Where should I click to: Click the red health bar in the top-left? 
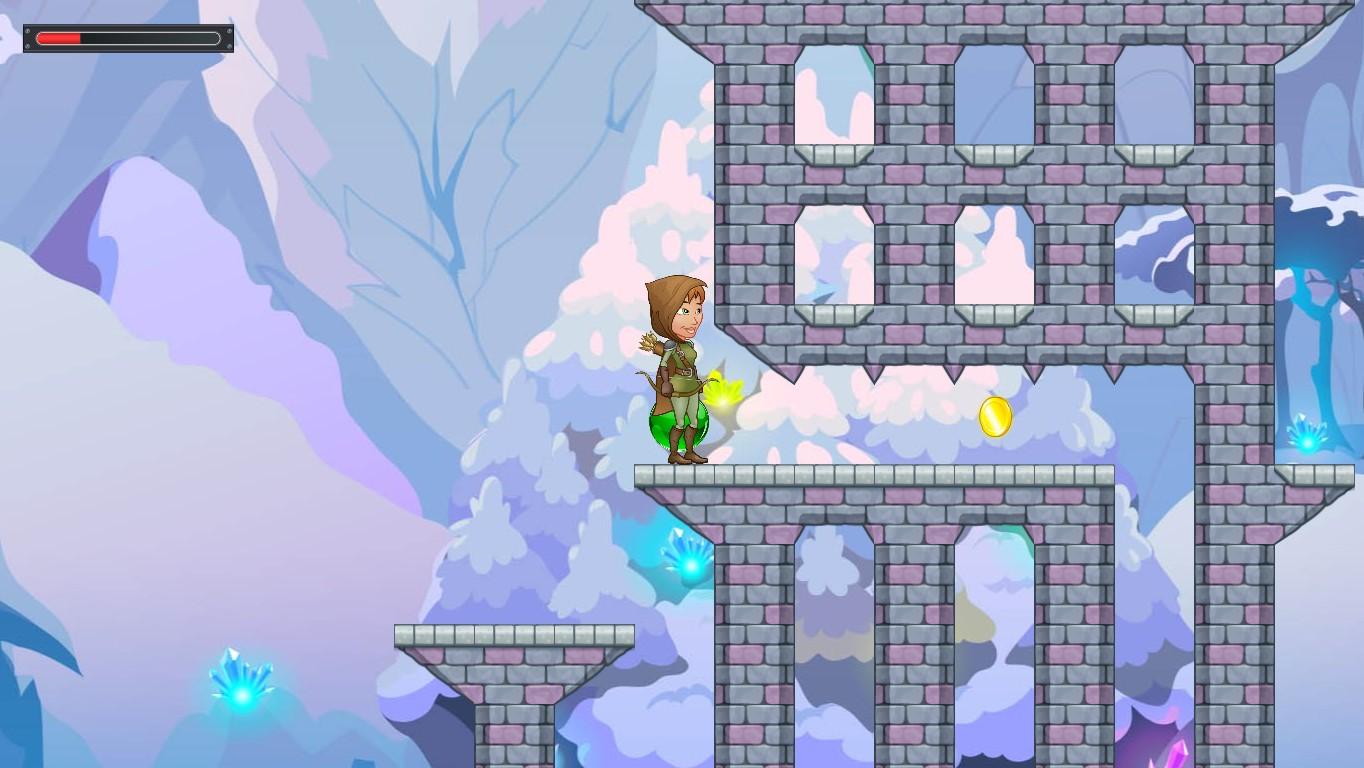click(60, 38)
